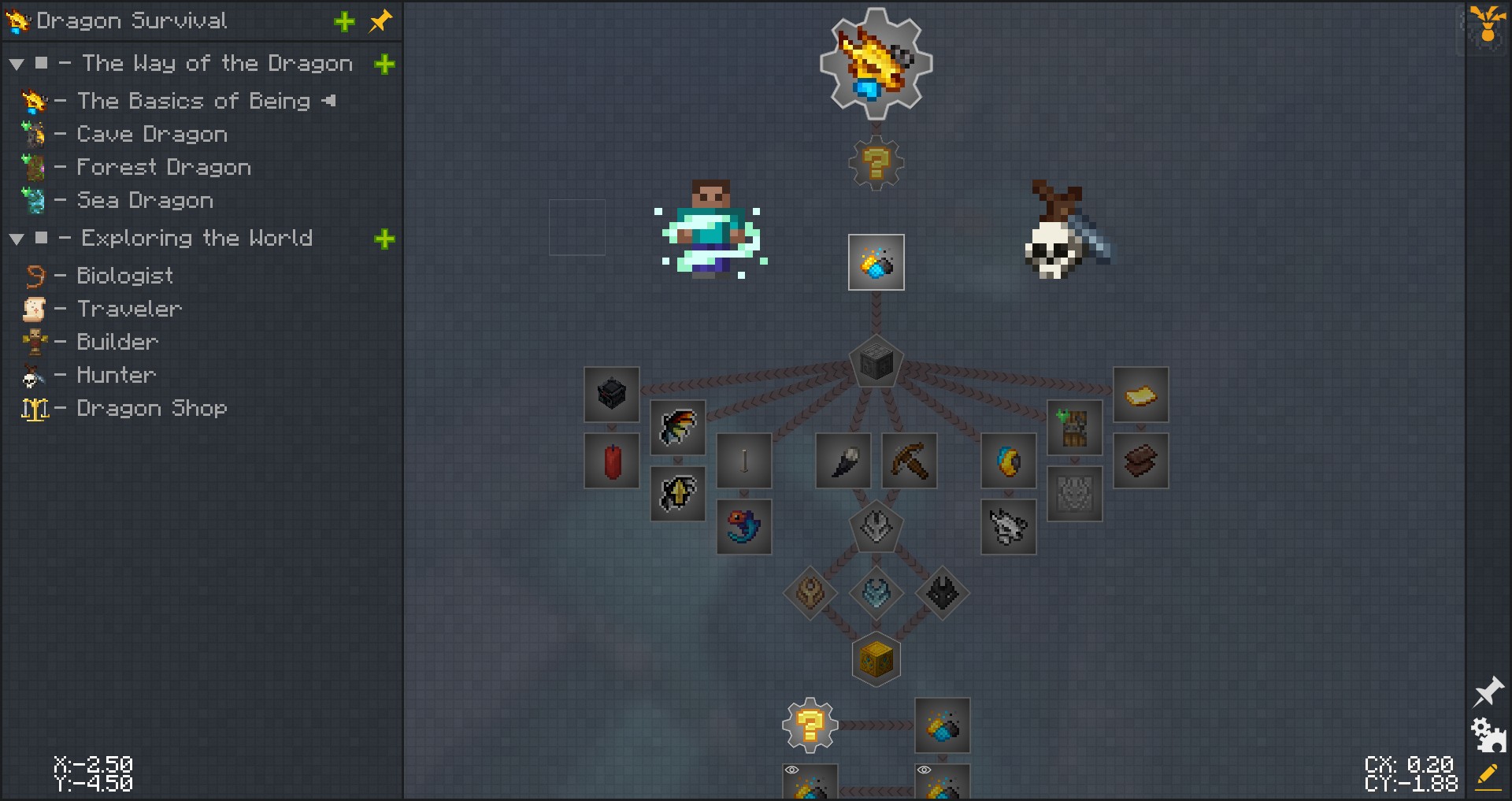Open the Cave Dragon chapter
The height and width of the screenshot is (801, 1512).
click(x=151, y=135)
